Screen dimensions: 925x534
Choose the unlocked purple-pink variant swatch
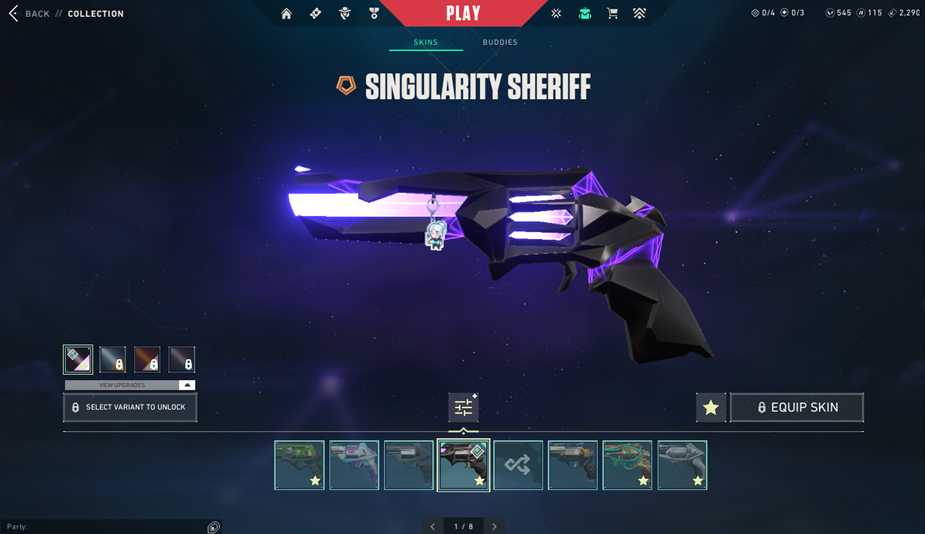(78, 359)
